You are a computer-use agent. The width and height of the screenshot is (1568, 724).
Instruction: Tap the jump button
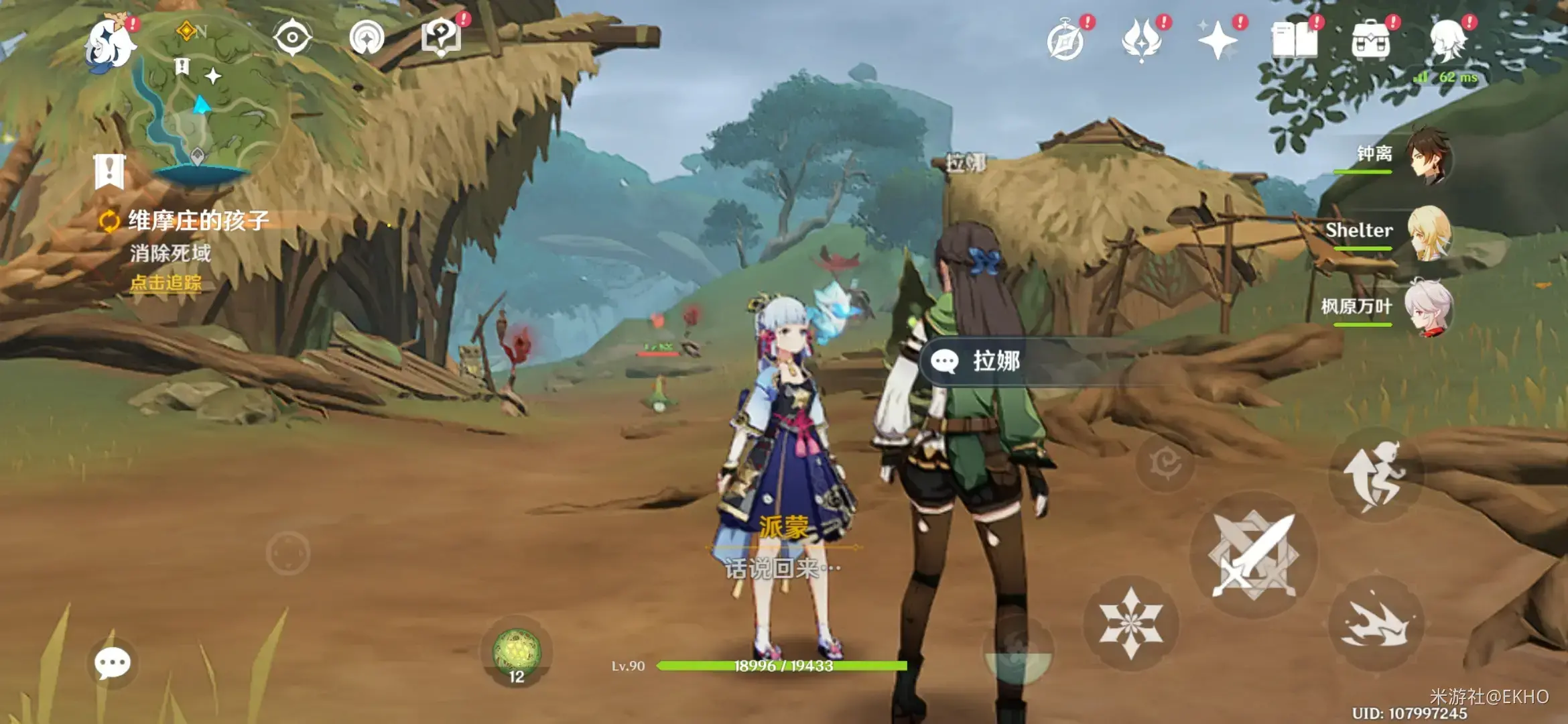1376,474
